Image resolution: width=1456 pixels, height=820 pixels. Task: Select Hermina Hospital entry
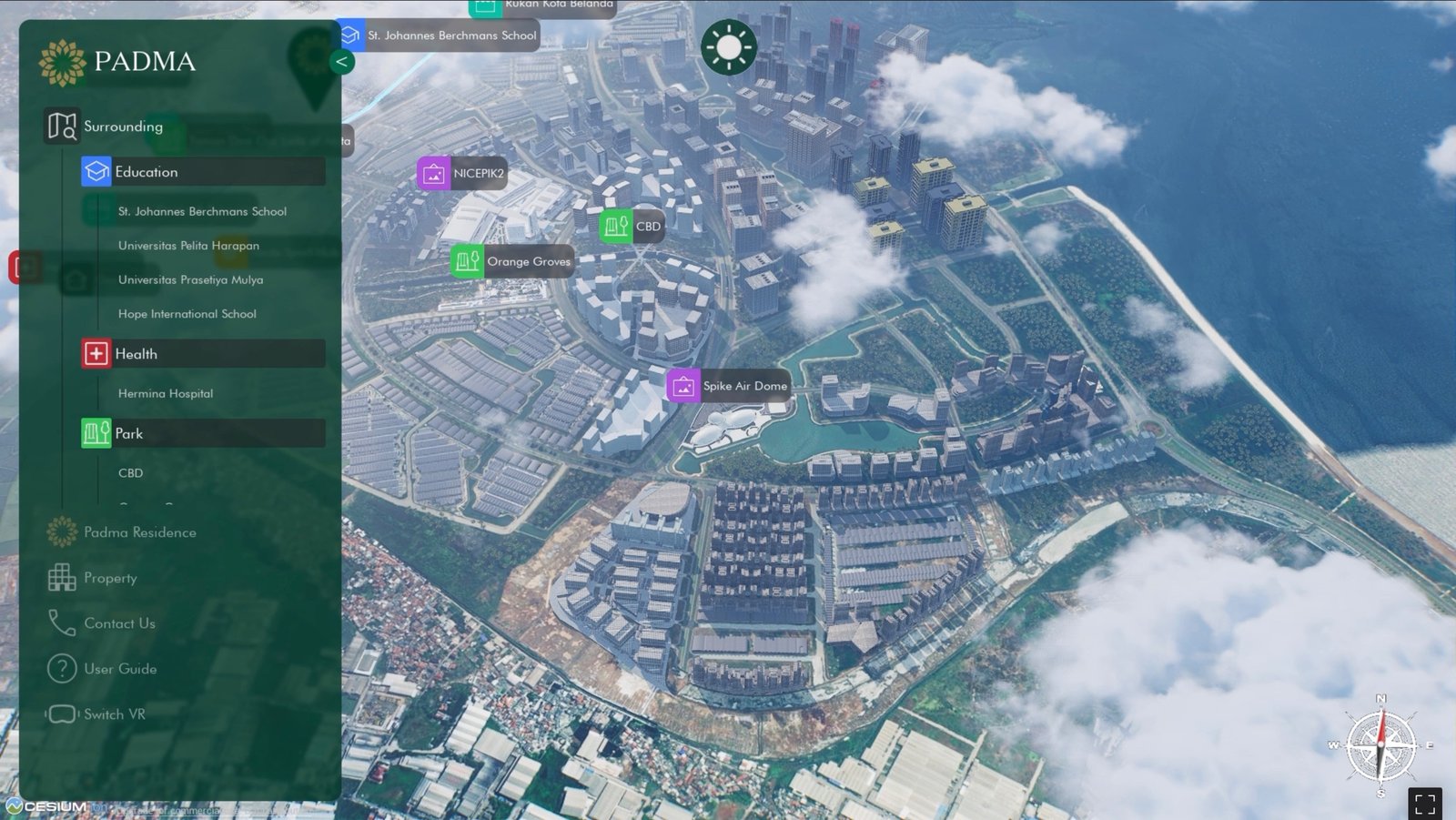click(165, 393)
